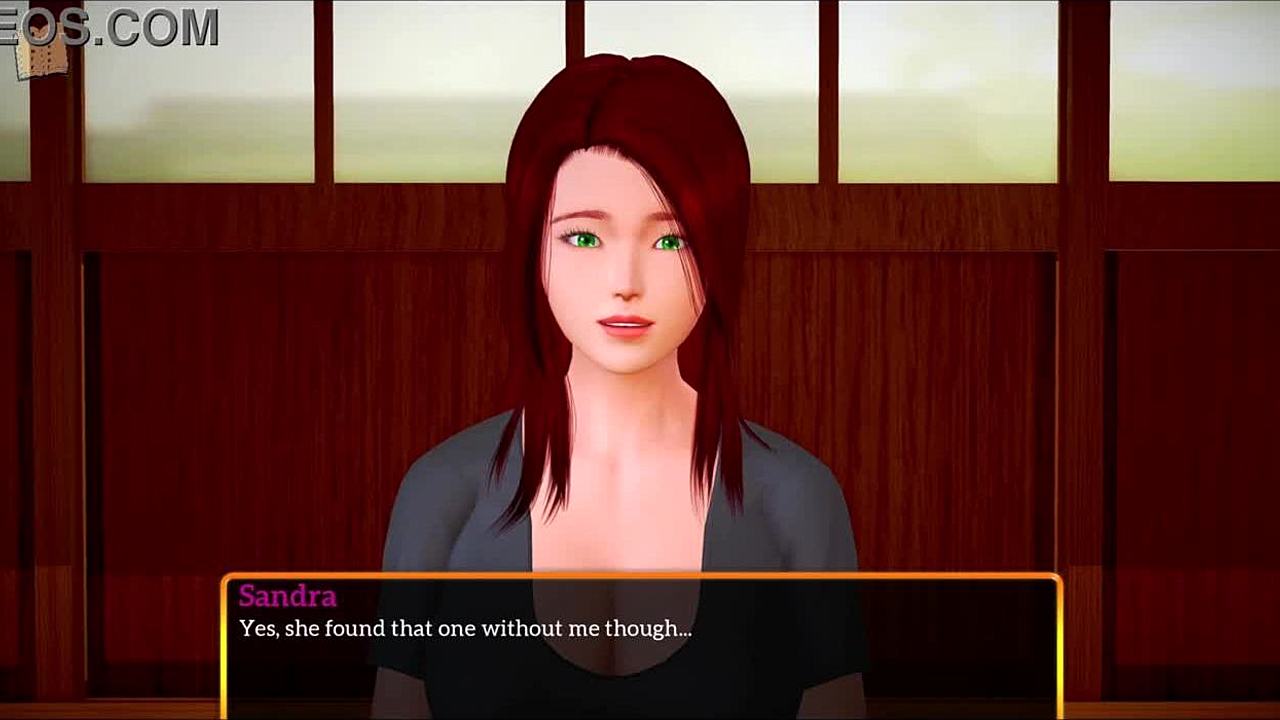Viewport: 1280px width, 720px height.
Task: Open the book journal icon
Action: point(42,56)
